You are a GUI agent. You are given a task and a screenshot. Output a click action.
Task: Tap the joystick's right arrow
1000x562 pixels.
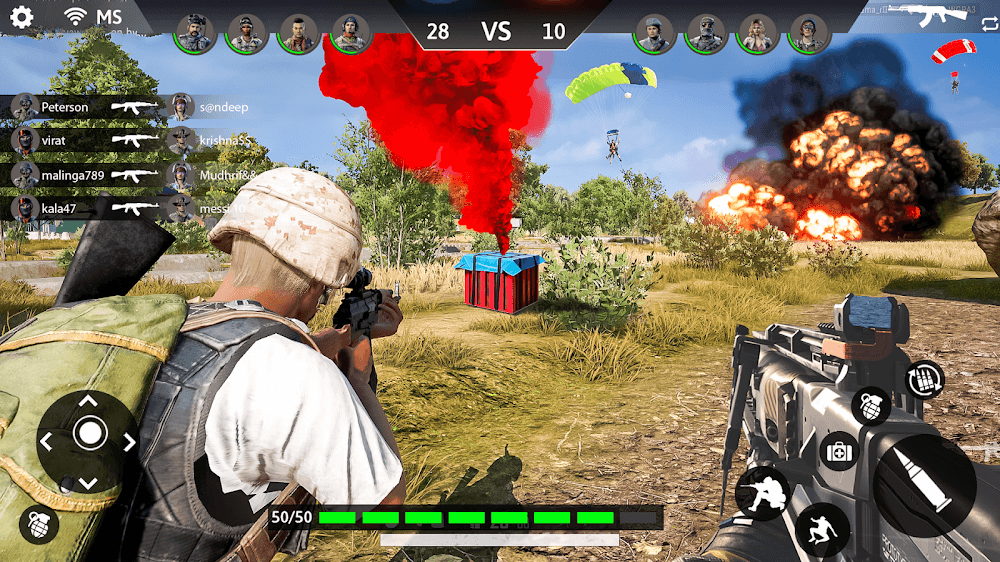(x=128, y=440)
